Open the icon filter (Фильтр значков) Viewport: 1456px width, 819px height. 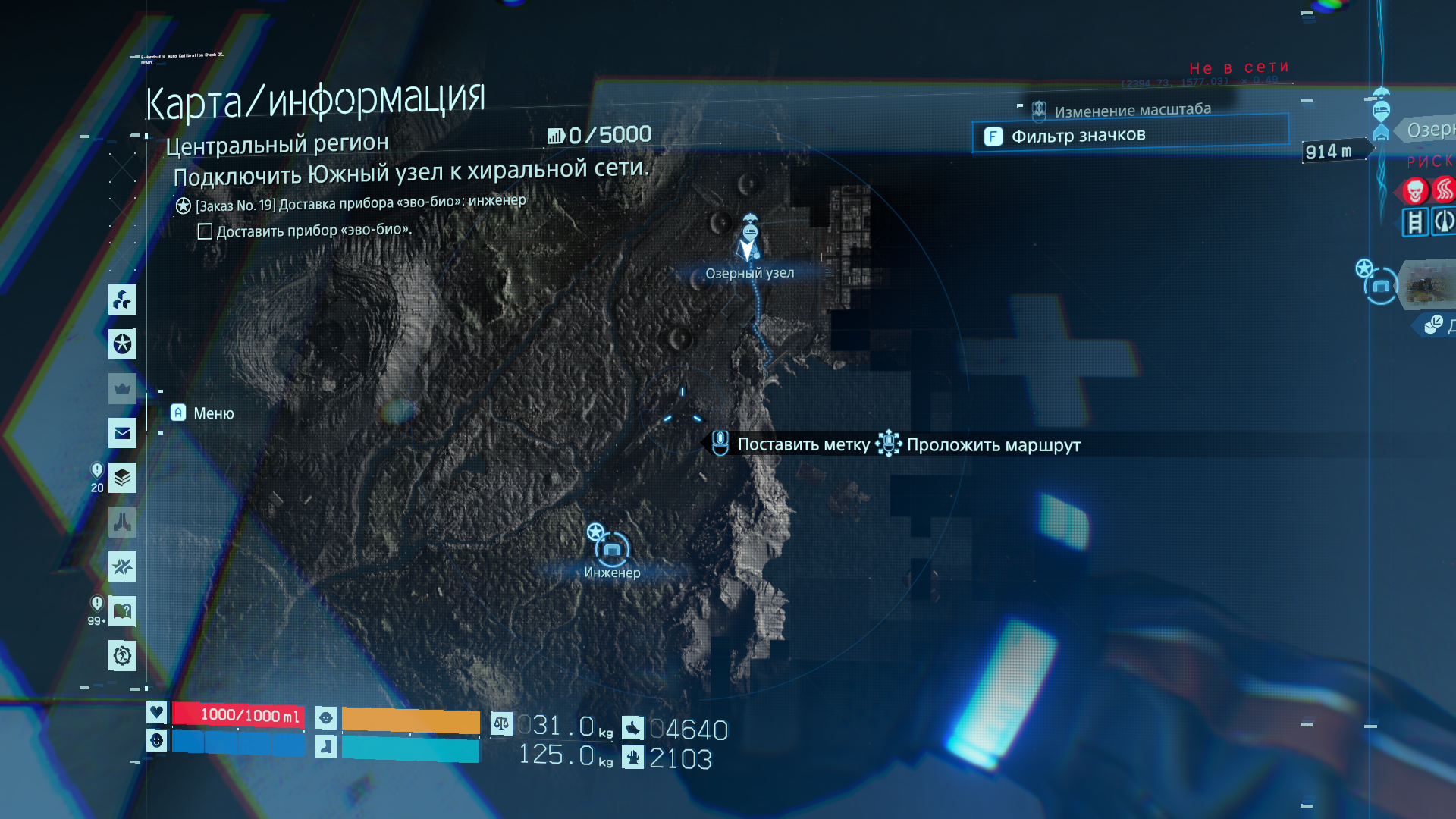coord(1078,136)
